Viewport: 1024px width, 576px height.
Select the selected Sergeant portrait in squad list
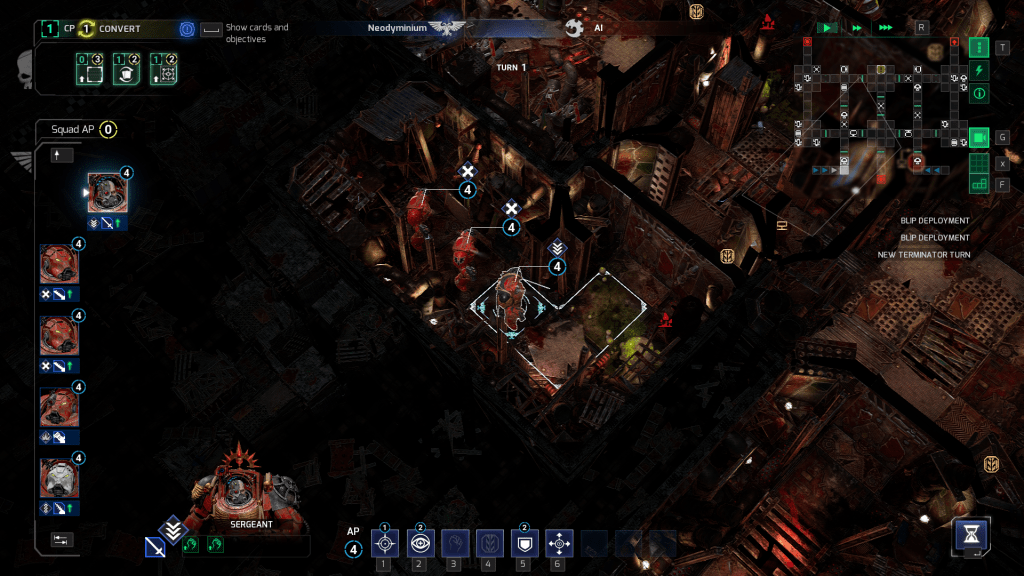click(107, 193)
